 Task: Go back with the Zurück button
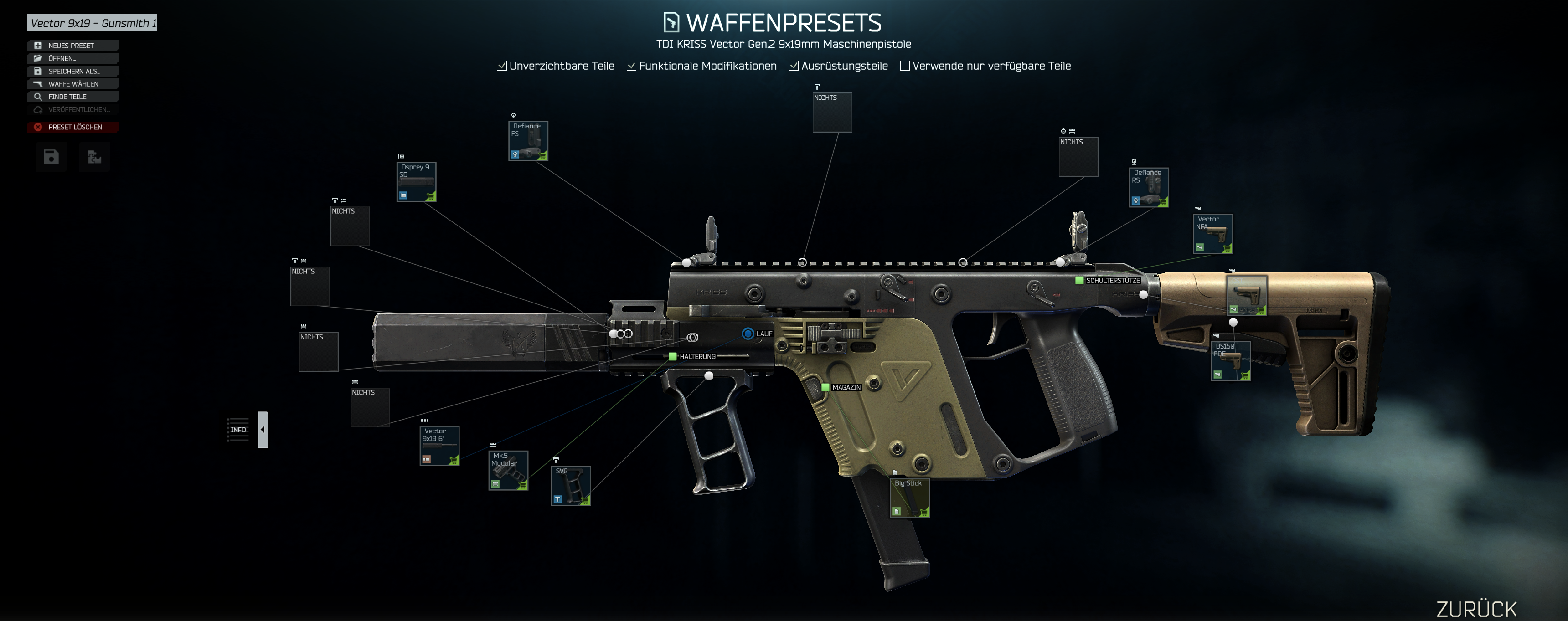point(1476,608)
